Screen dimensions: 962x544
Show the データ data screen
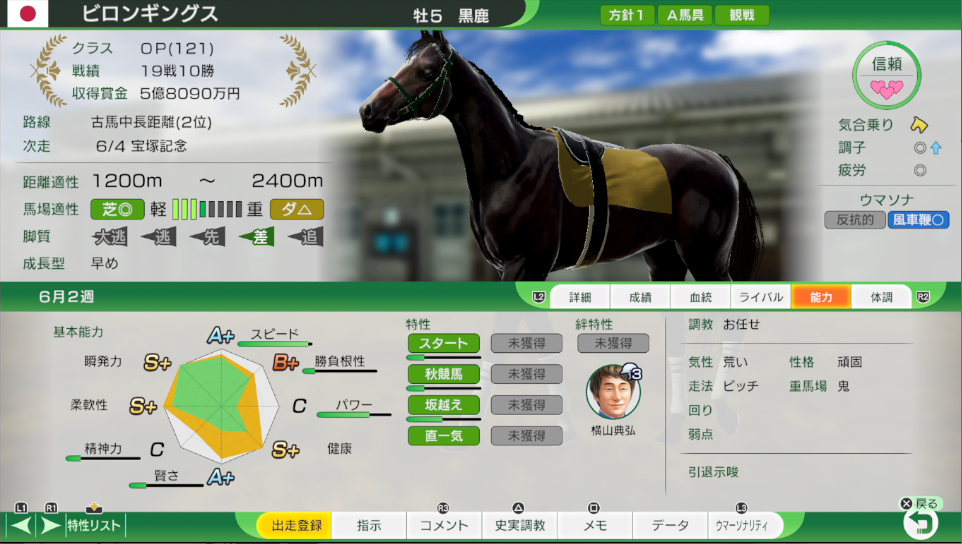tap(669, 525)
